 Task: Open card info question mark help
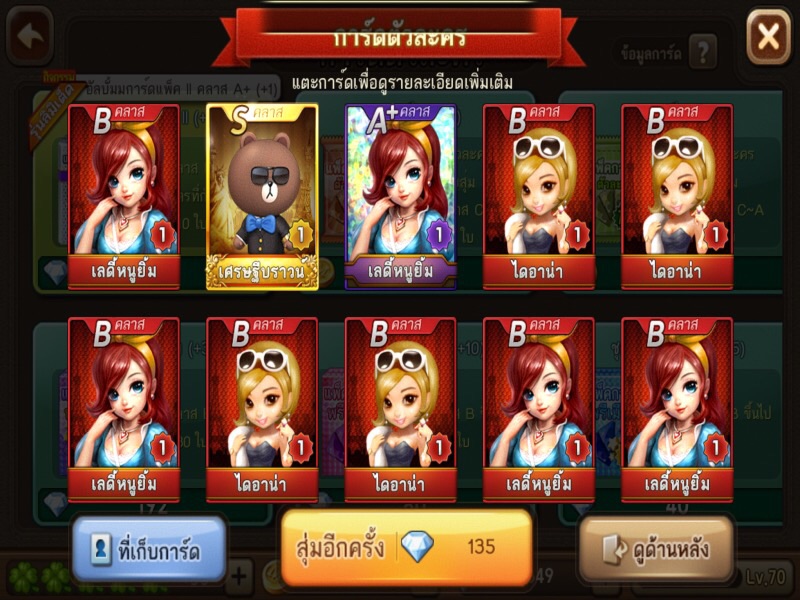tap(703, 51)
